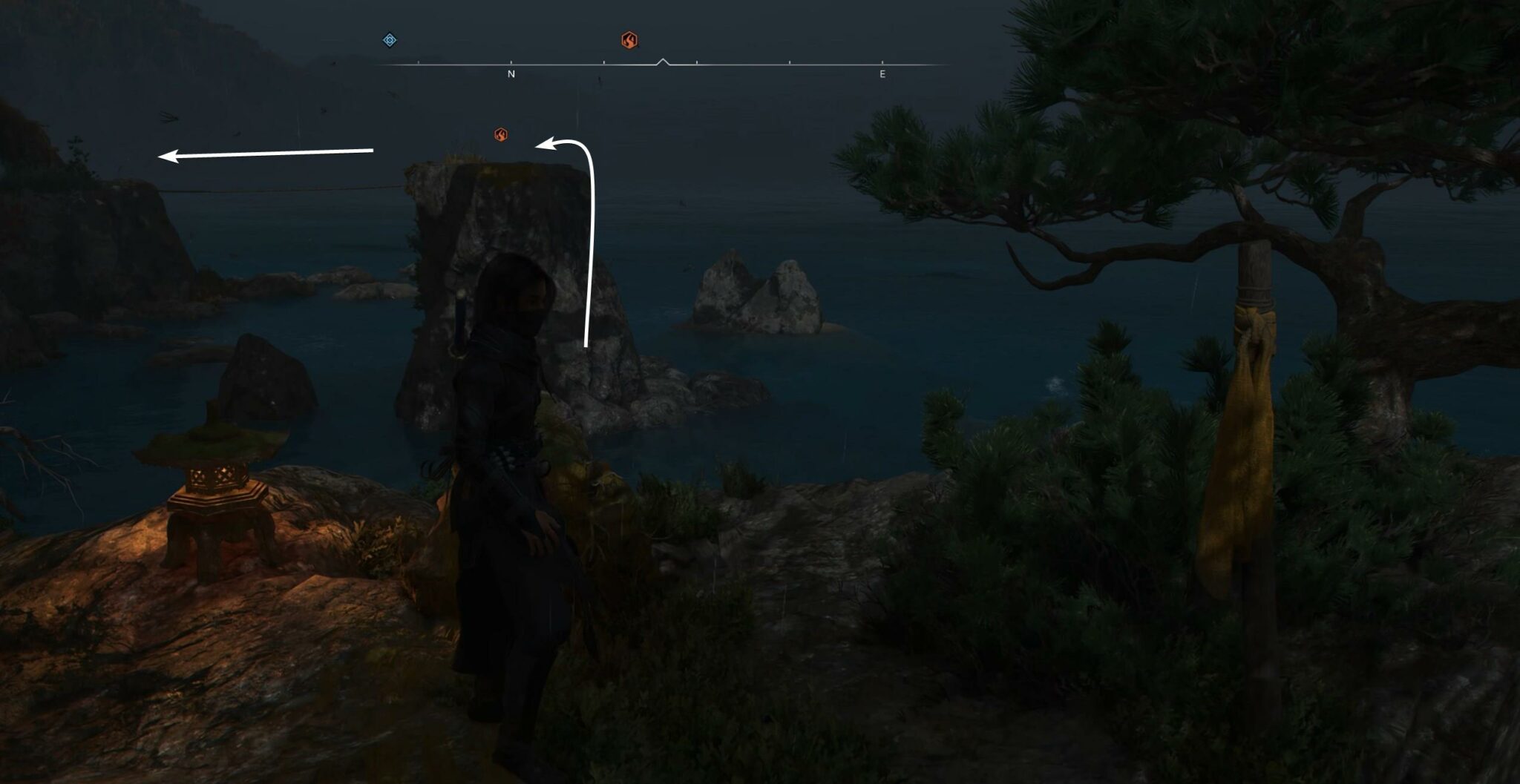Image resolution: width=1520 pixels, height=784 pixels.
Task: Select the E cardinal label on the compass
Action: point(882,74)
